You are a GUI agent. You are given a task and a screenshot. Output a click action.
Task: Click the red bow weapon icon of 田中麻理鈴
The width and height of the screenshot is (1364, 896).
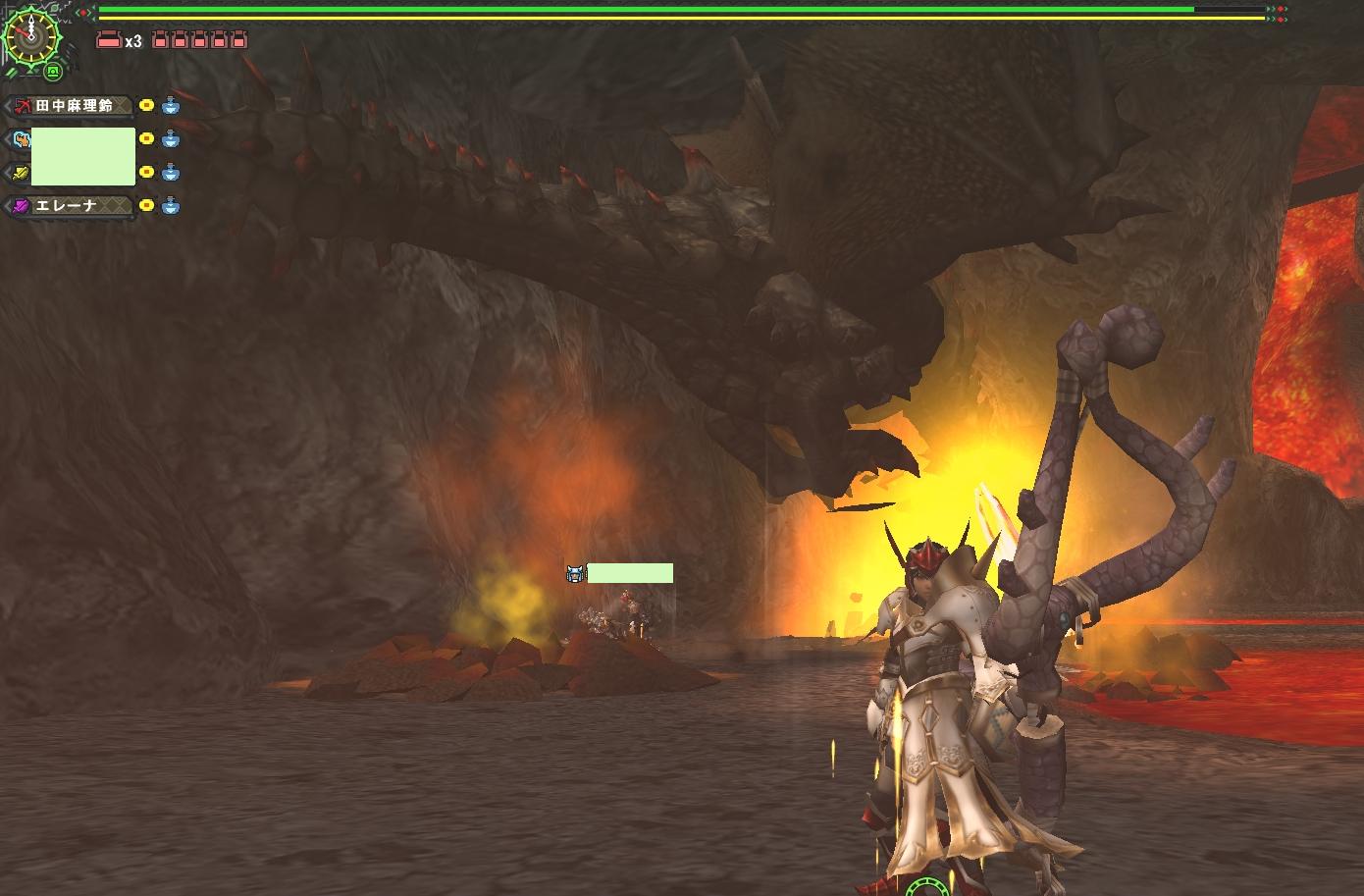22,106
